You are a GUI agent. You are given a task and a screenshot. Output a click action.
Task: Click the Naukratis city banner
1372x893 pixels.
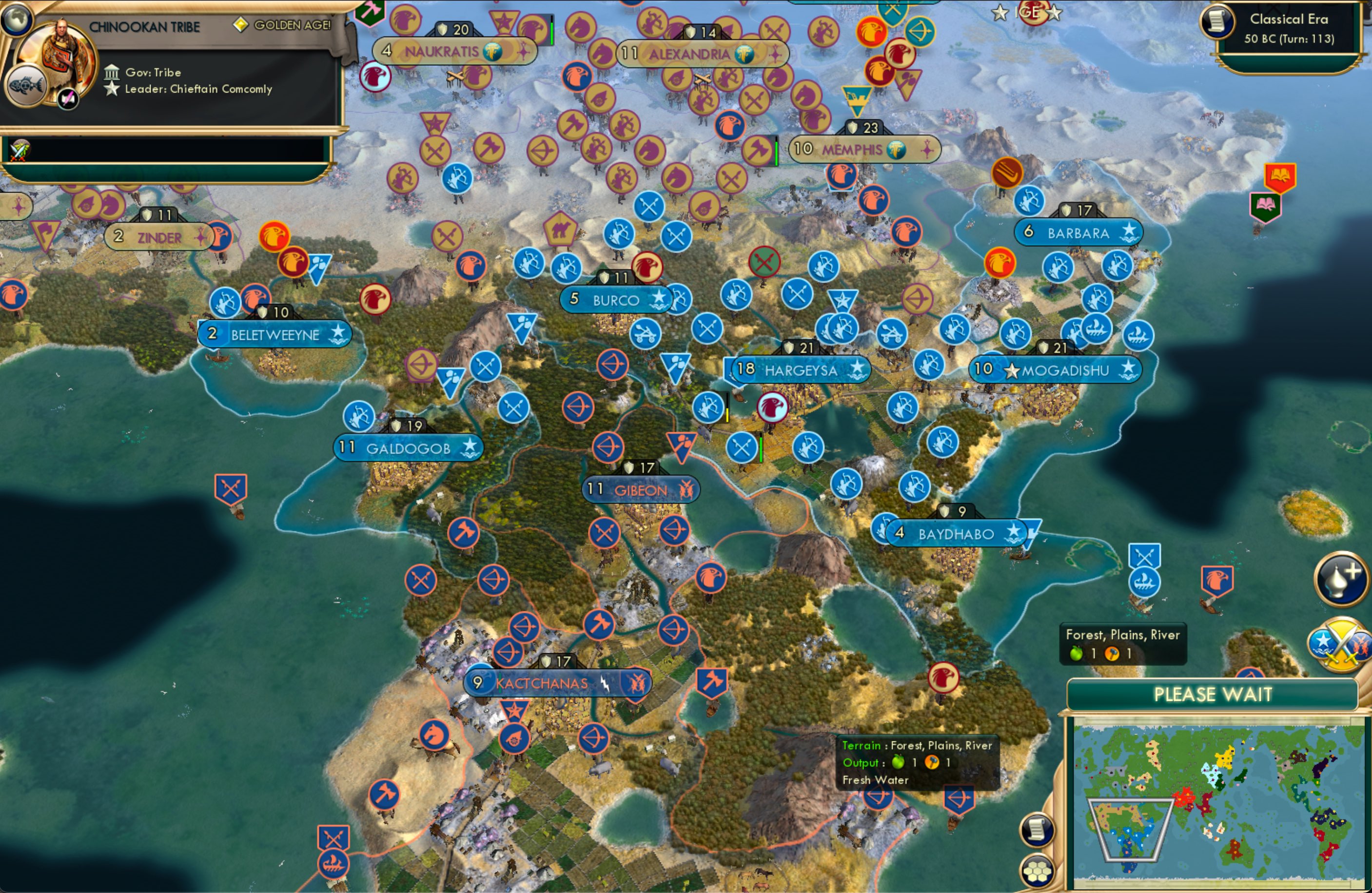pos(444,51)
